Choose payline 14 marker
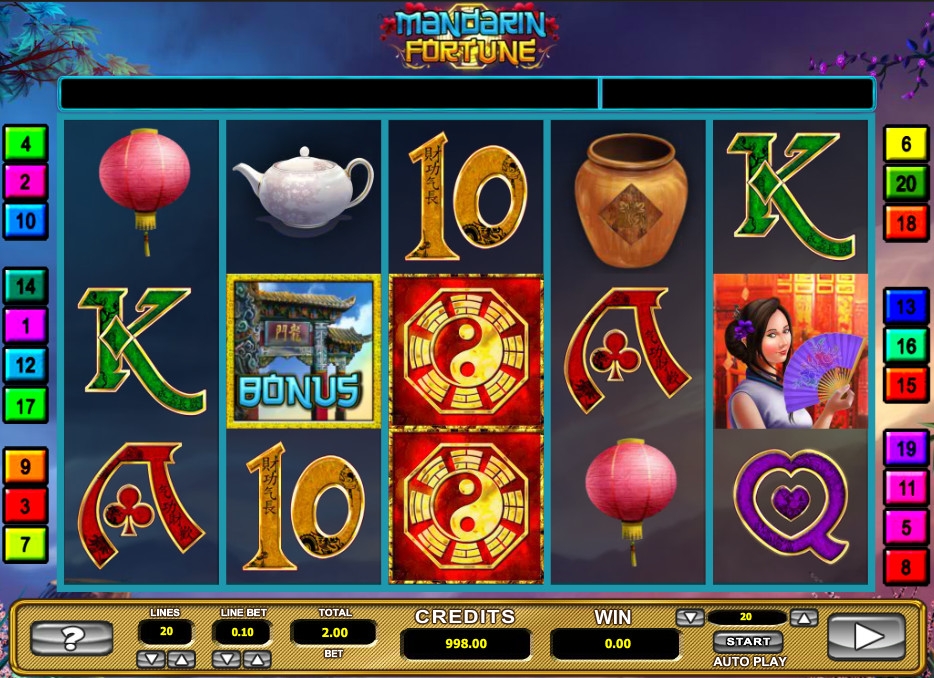The width and height of the screenshot is (934, 678). (x=25, y=286)
